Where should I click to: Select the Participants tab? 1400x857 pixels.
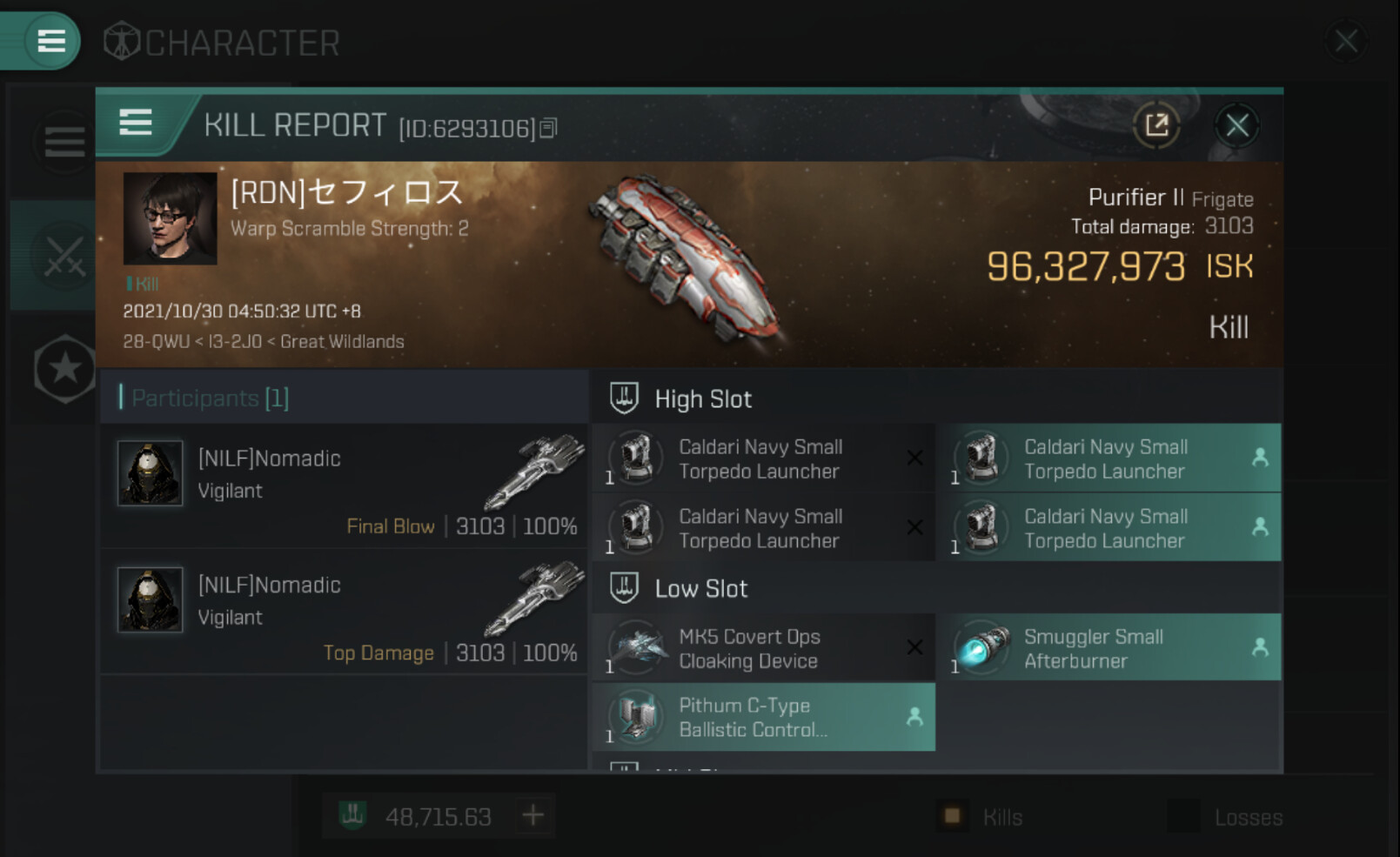click(210, 398)
